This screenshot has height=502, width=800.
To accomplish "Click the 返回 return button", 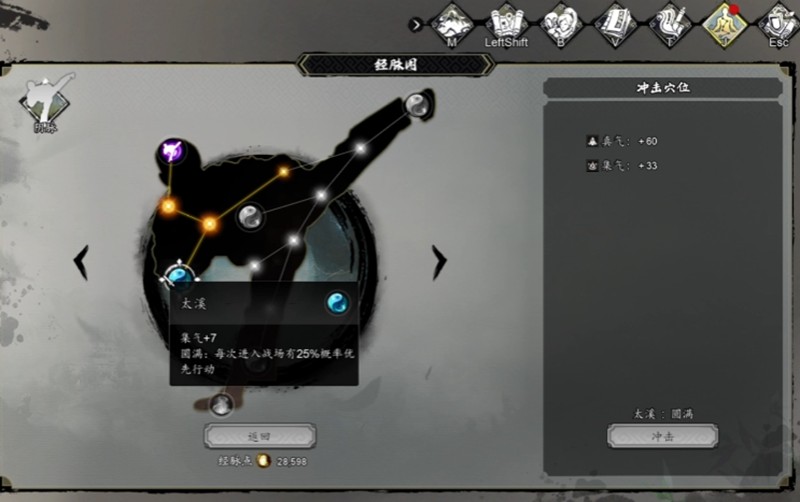I will coord(260,436).
